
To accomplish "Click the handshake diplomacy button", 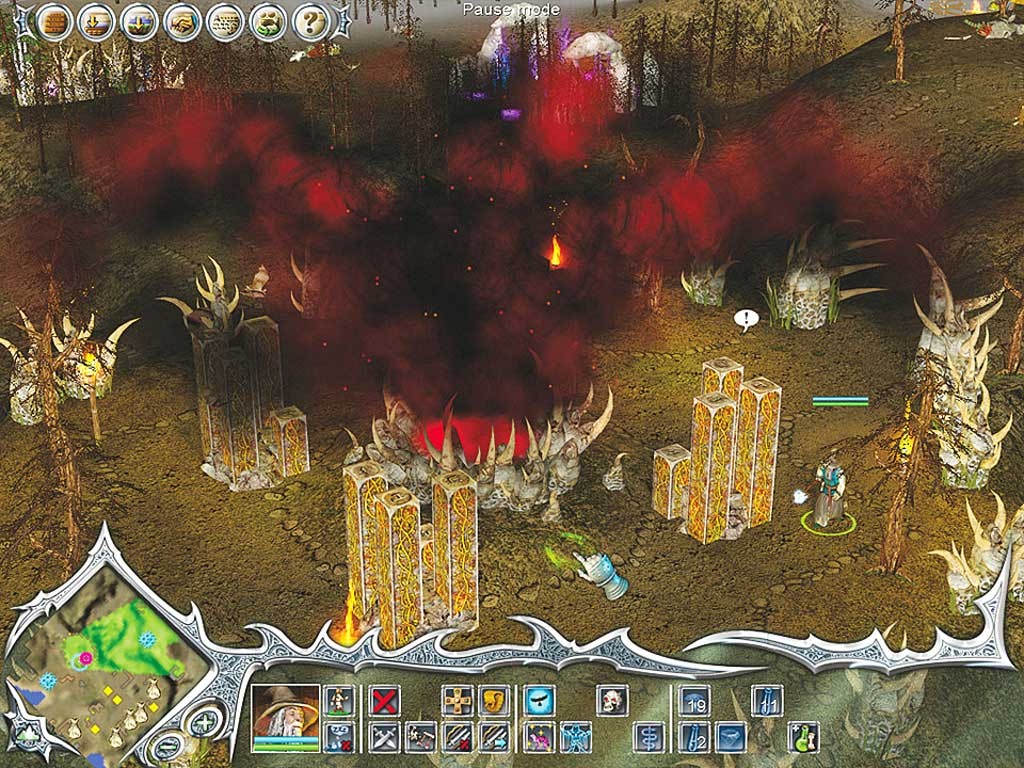I will click(x=182, y=20).
